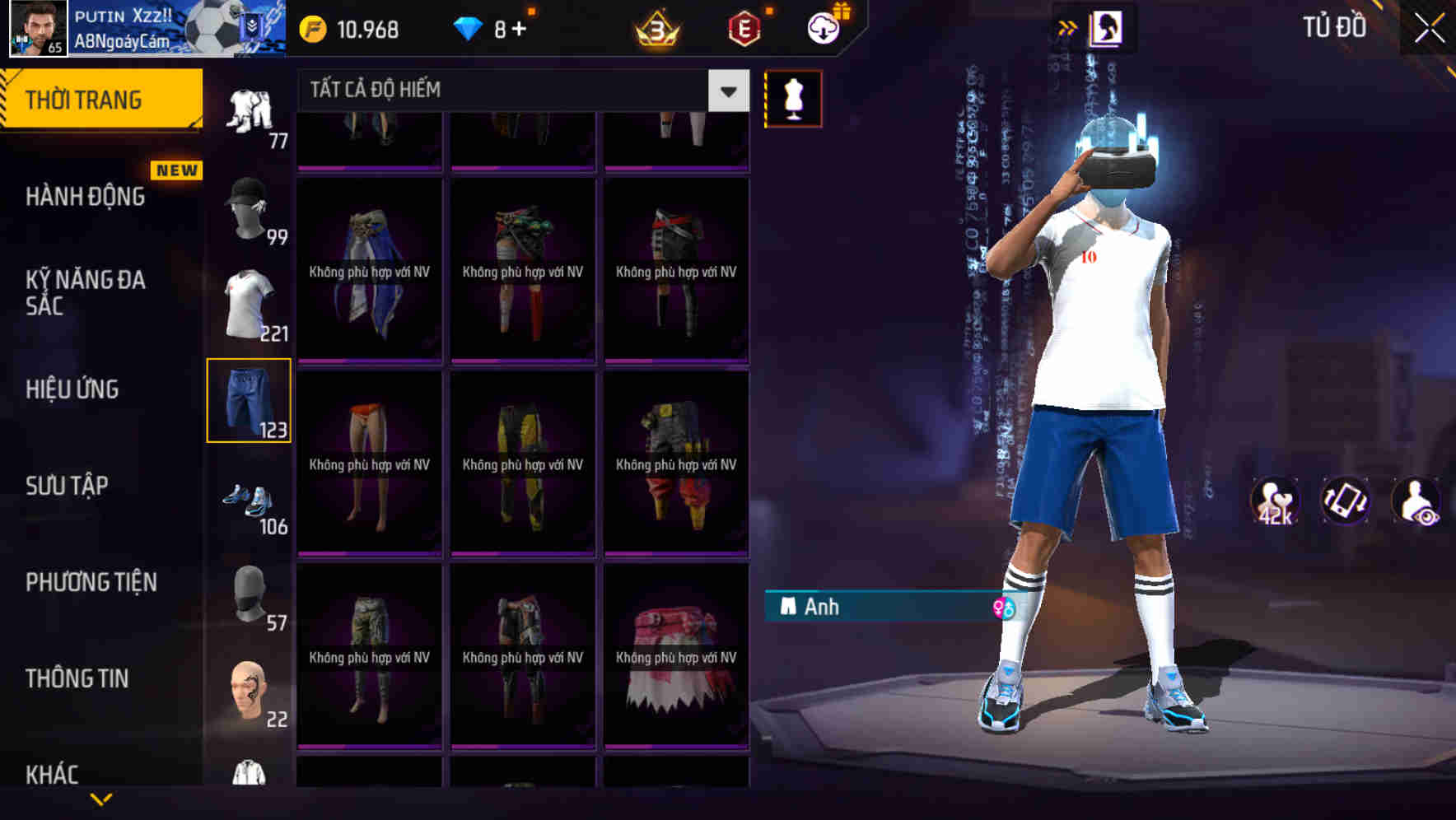Open the head tattoo category icon labeled 22
The width and height of the screenshot is (1456, 820).
coord(249,692)
